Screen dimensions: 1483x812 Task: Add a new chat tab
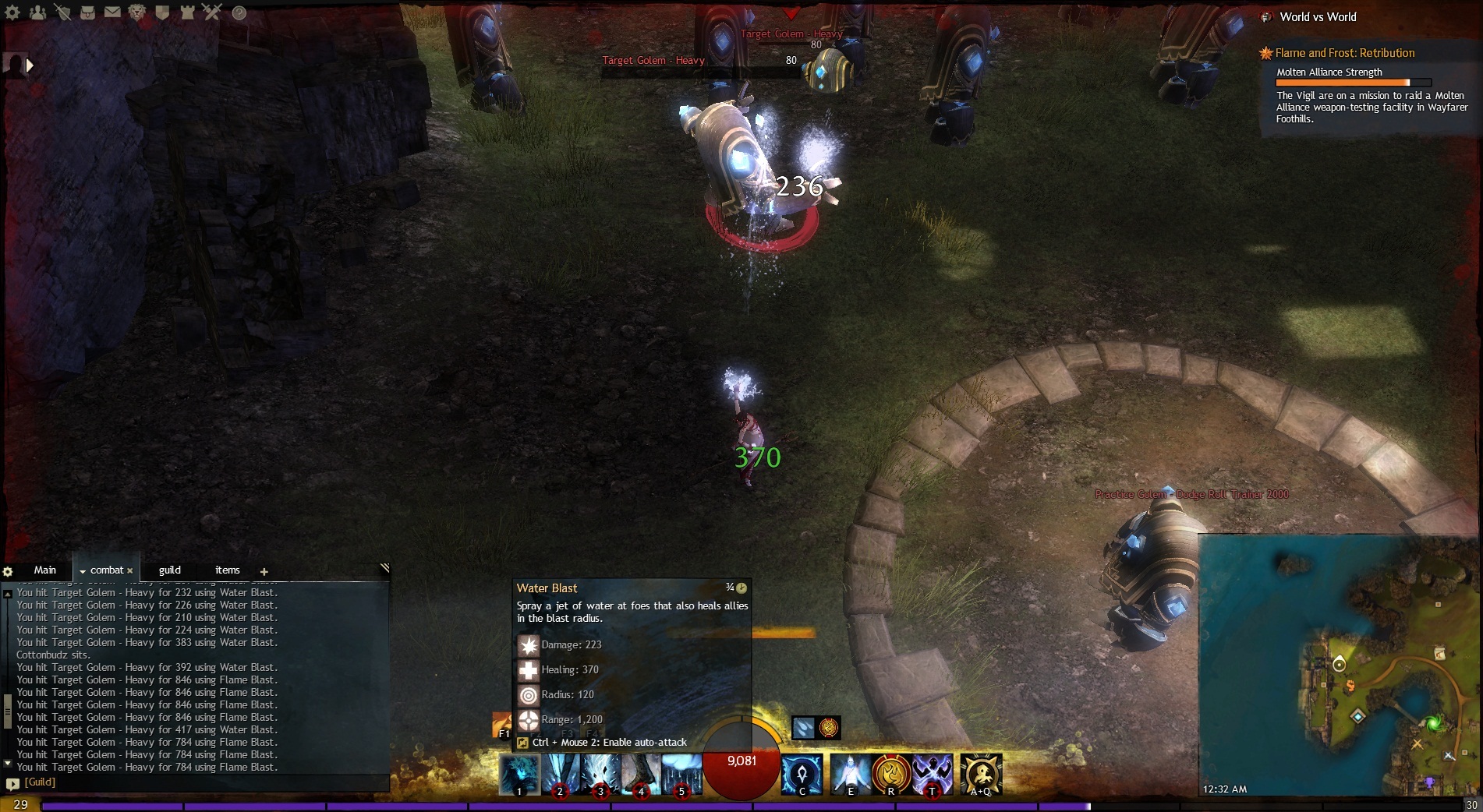pyautogui.click(x=264, y=572)
